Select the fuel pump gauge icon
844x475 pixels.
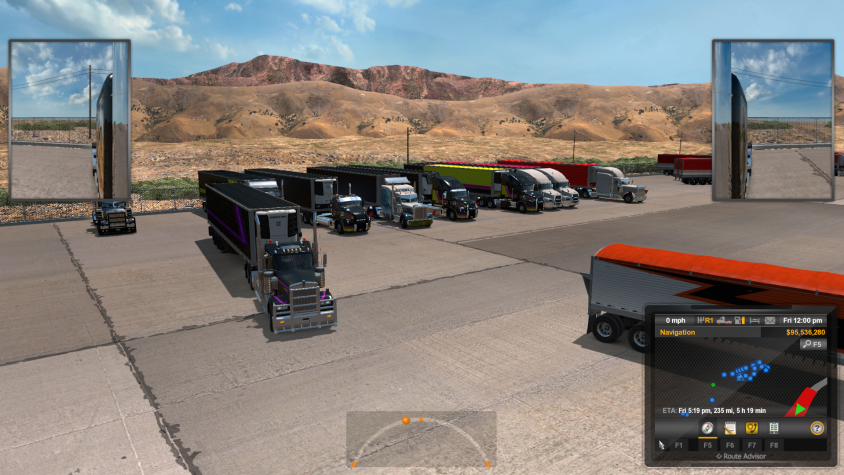pos(737,321)
